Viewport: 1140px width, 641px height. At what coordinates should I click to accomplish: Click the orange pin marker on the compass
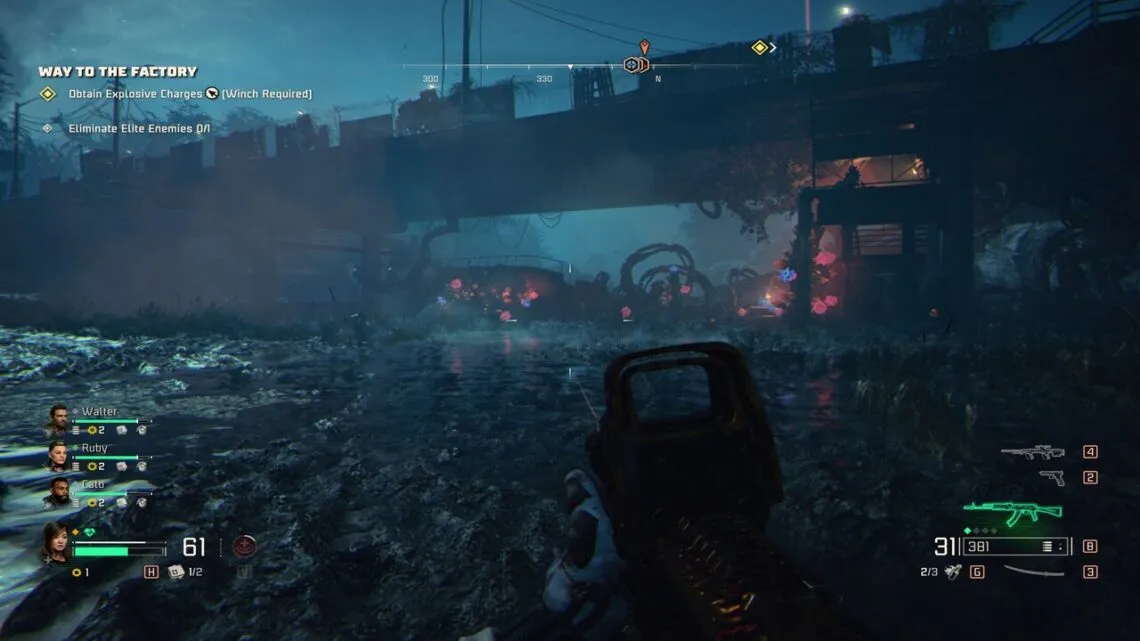coord(644,46)
